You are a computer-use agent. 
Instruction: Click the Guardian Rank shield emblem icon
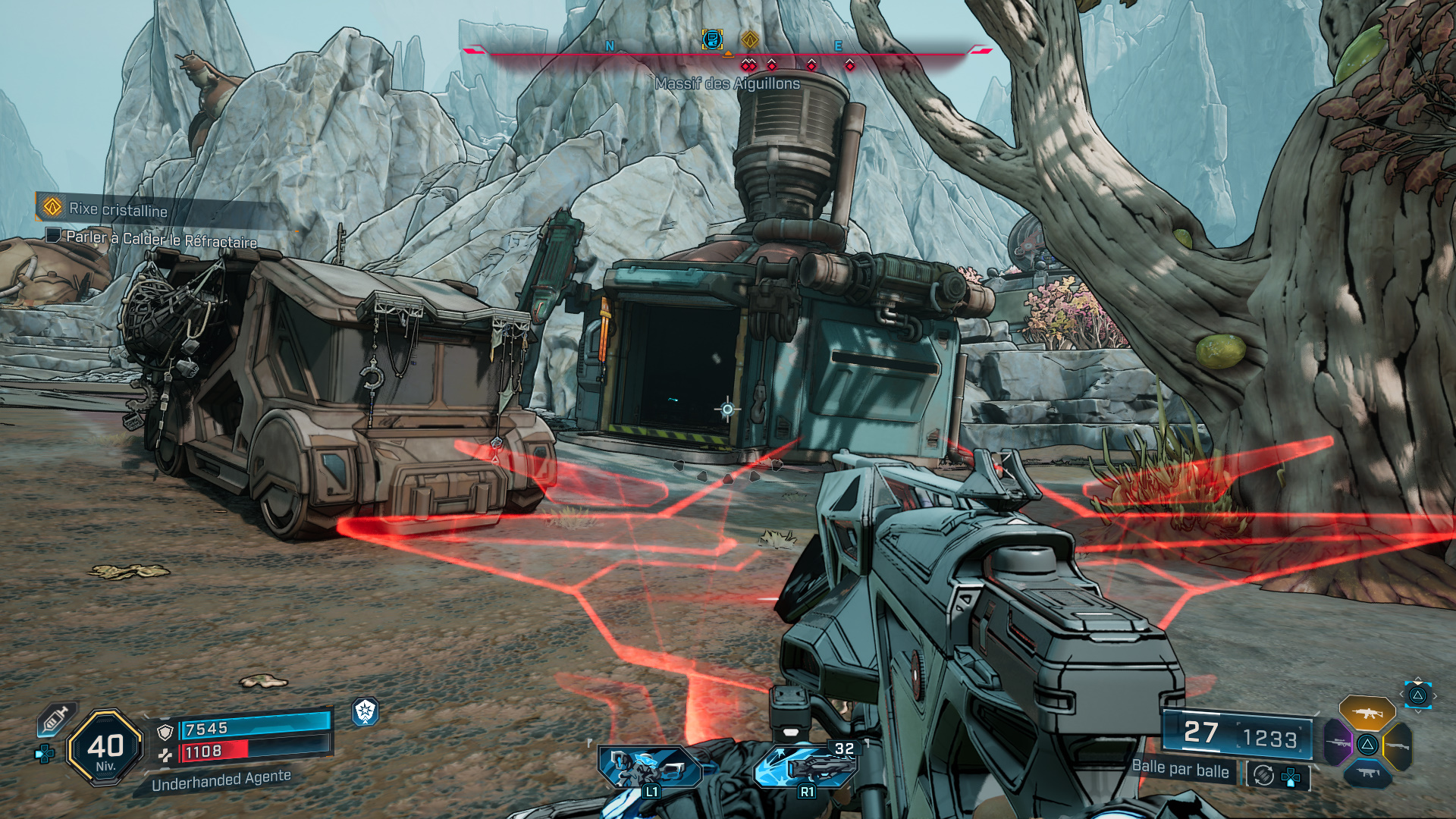(364, 713)
